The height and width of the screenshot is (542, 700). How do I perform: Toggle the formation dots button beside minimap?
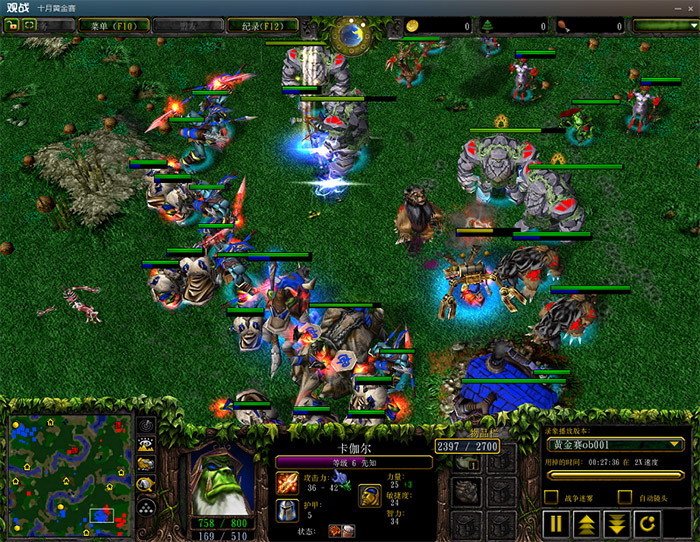[x=146, y=508]
